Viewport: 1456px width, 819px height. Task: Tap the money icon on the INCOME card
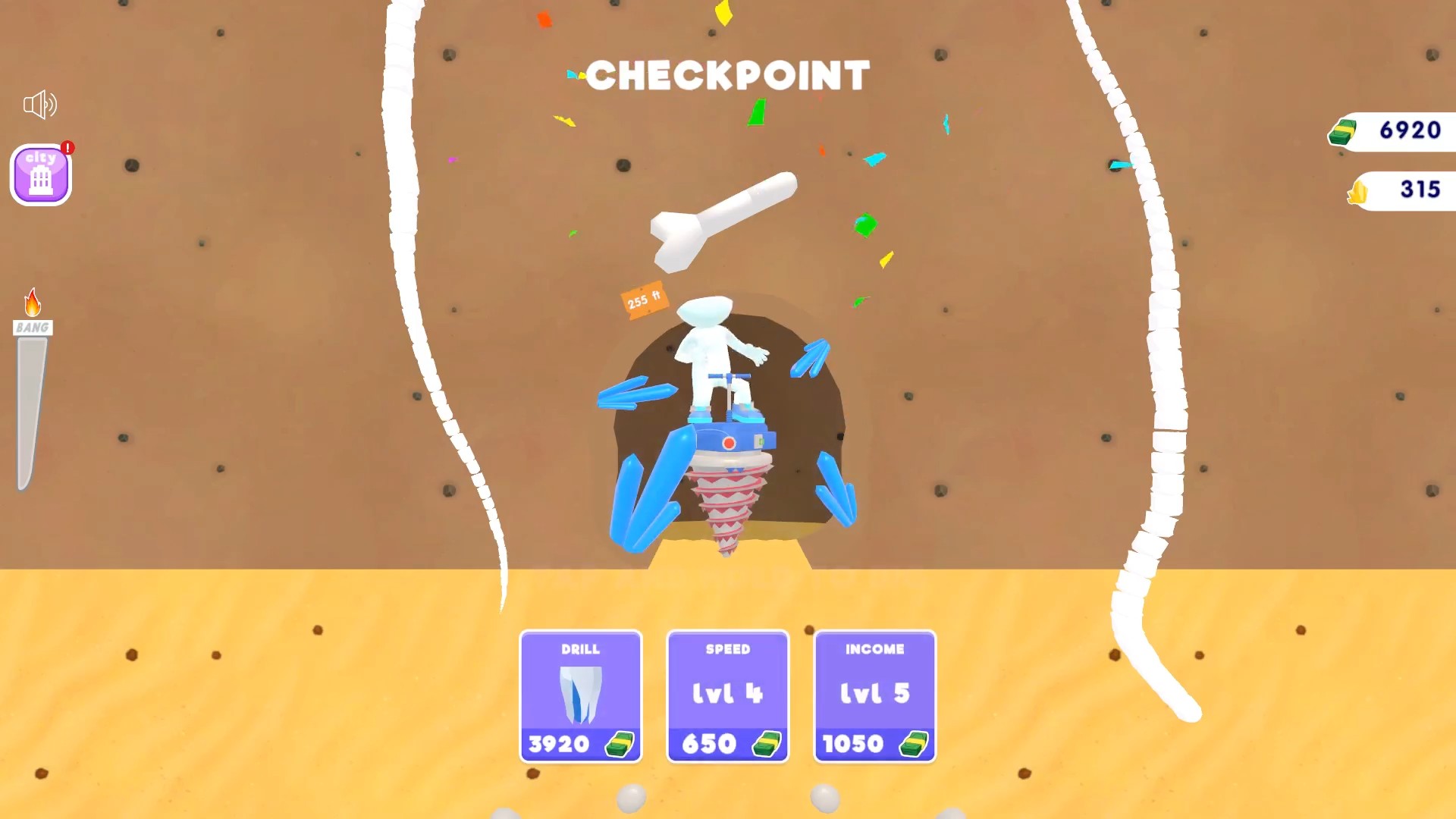pyautogui.click(x=914, y=744)
